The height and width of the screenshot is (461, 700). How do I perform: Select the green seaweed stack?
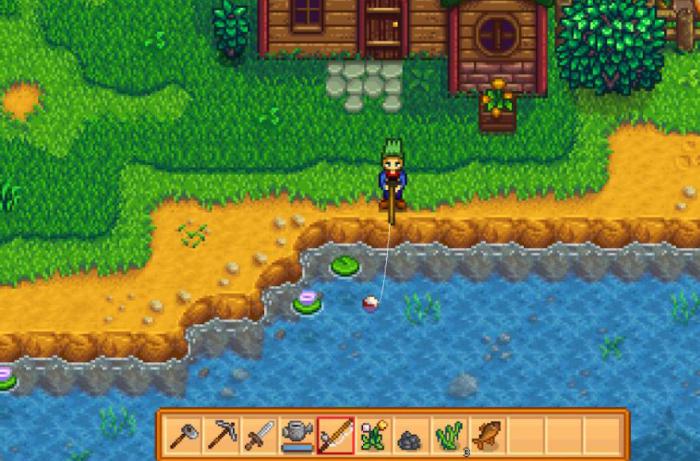[x=449, y=435]
